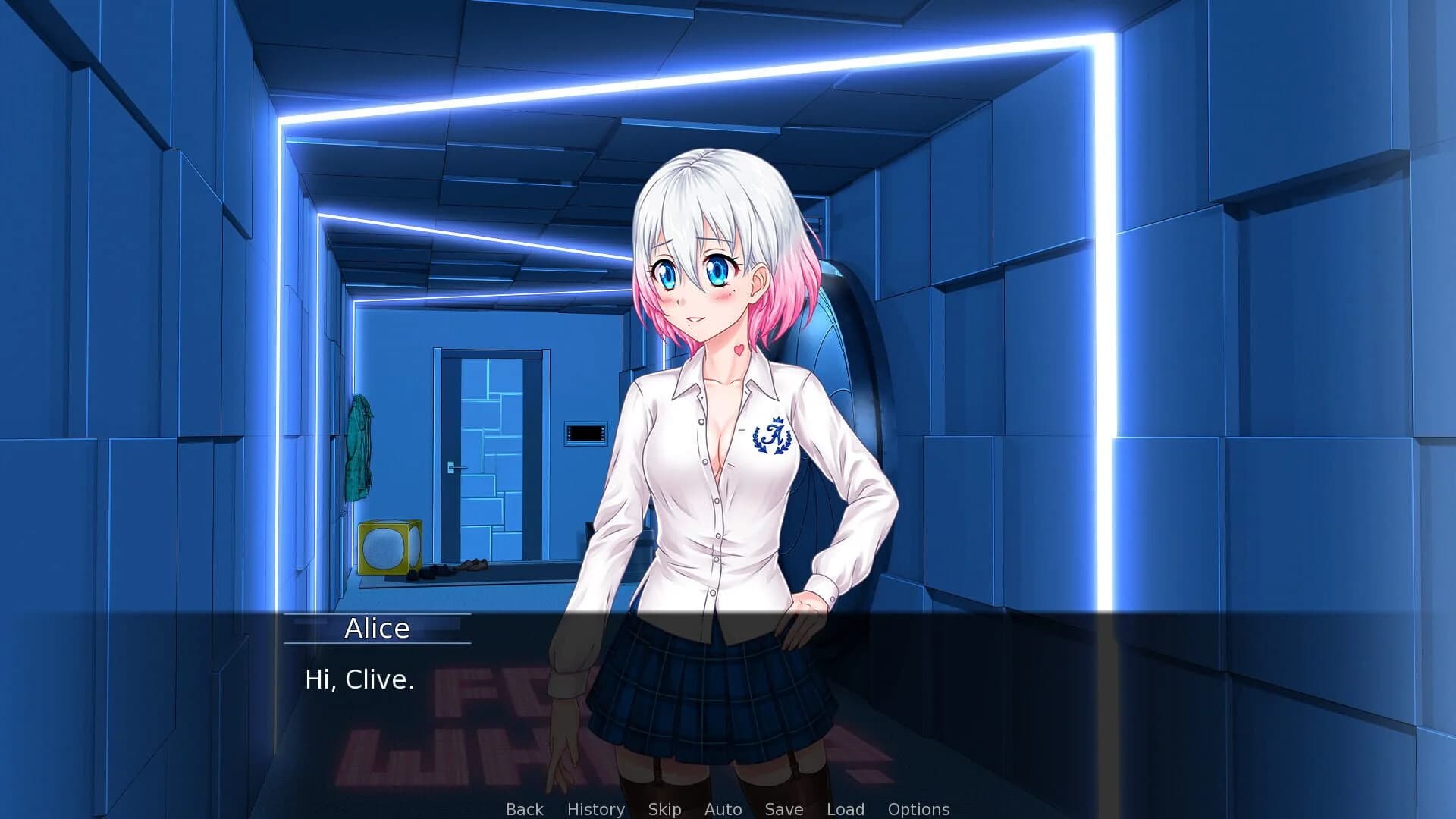Image resolution: width=1456 pixels, height=819 pixels.
Task: Toggle Auto-play mode
Action: point(722,808)
